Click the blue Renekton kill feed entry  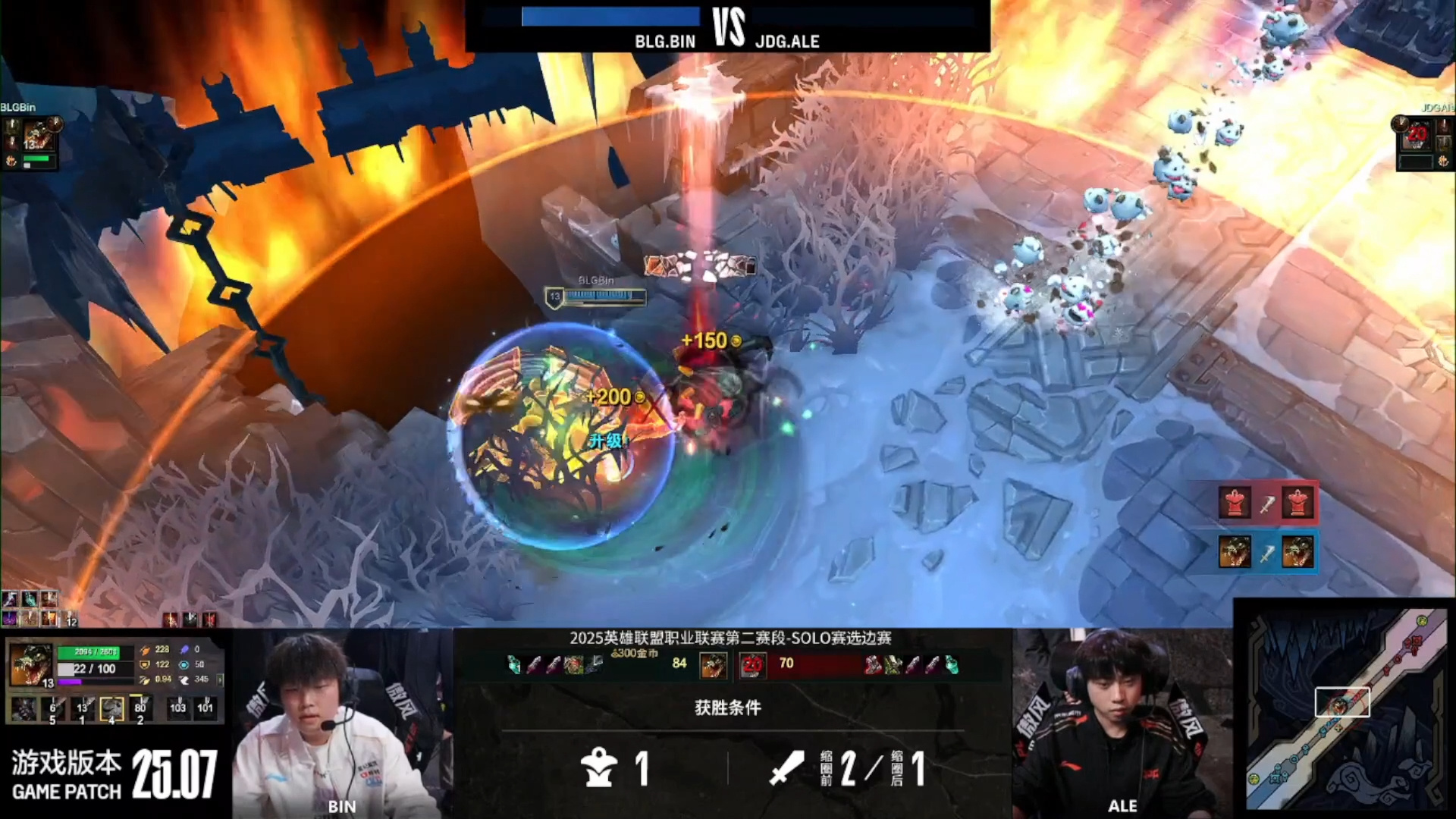(1266, 552)
